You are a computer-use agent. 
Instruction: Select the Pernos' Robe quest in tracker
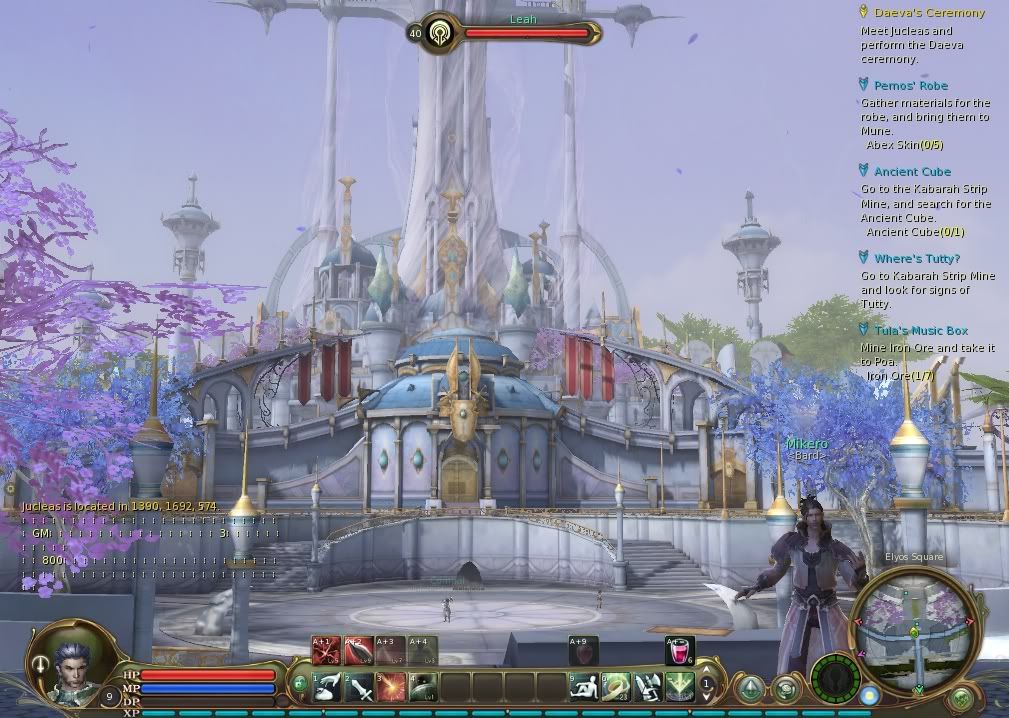coord(910,86)
